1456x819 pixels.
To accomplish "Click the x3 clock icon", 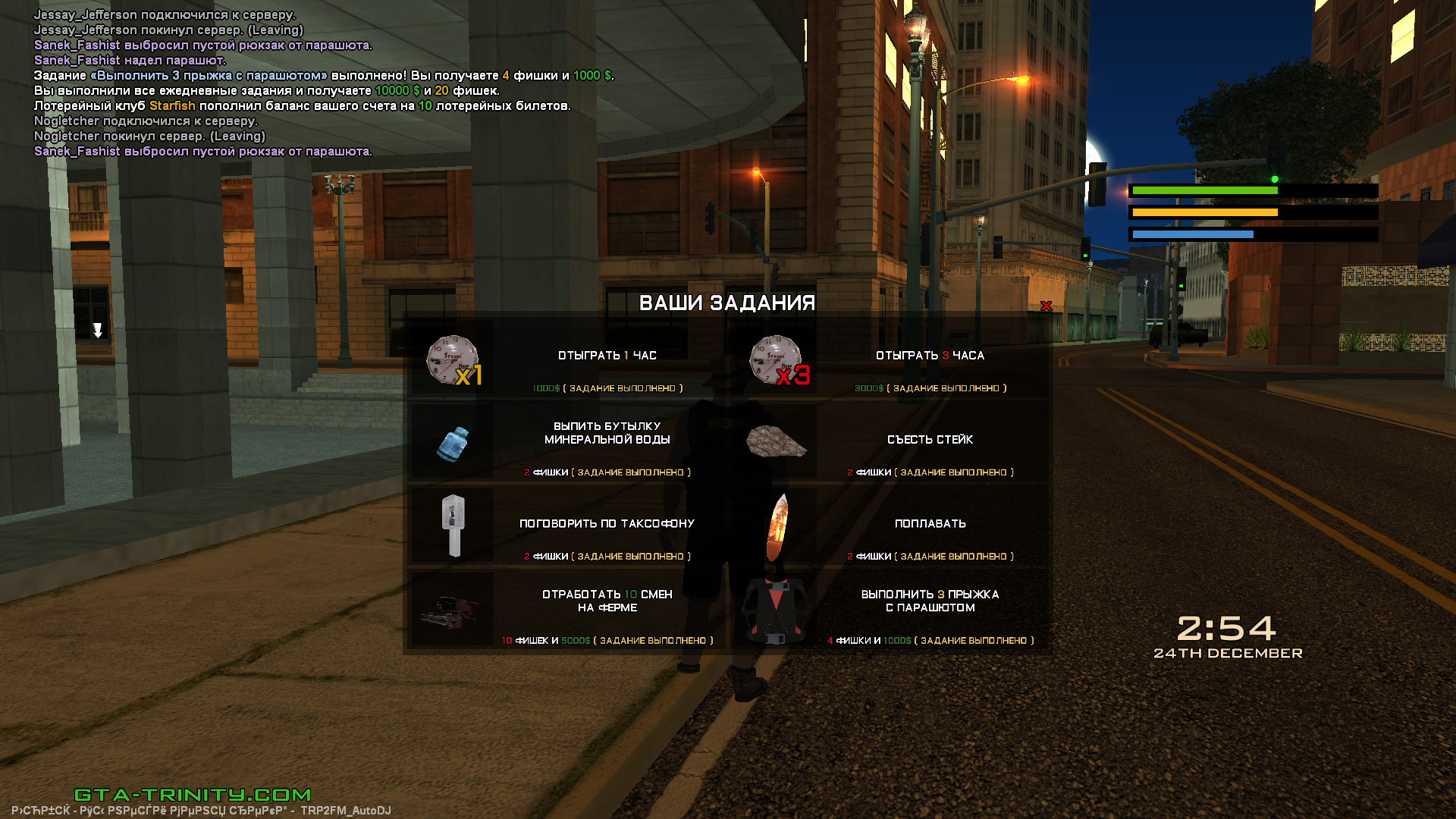I will [x=777, y=360].
